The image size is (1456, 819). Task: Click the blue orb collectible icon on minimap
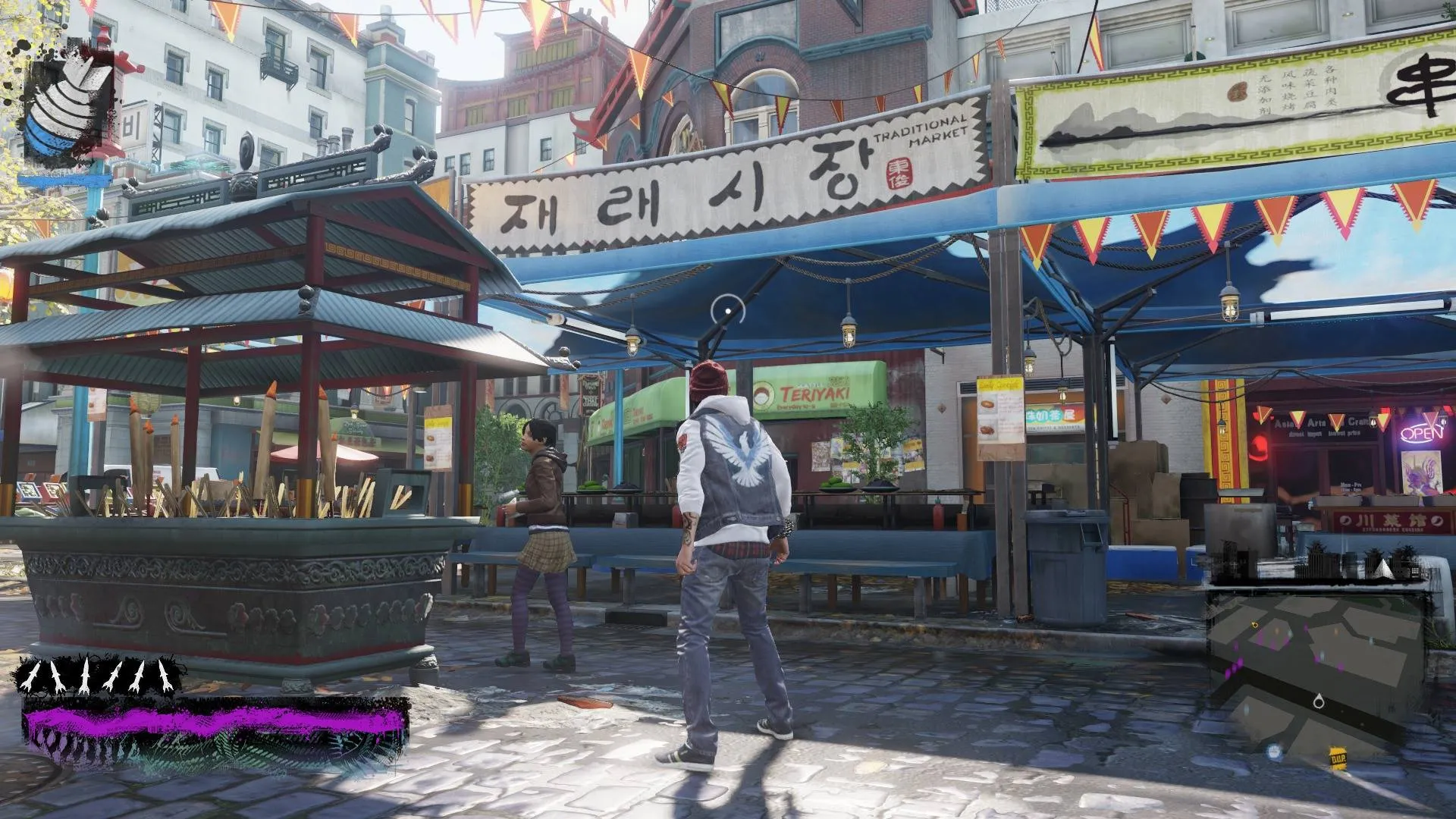[1275, 752]
